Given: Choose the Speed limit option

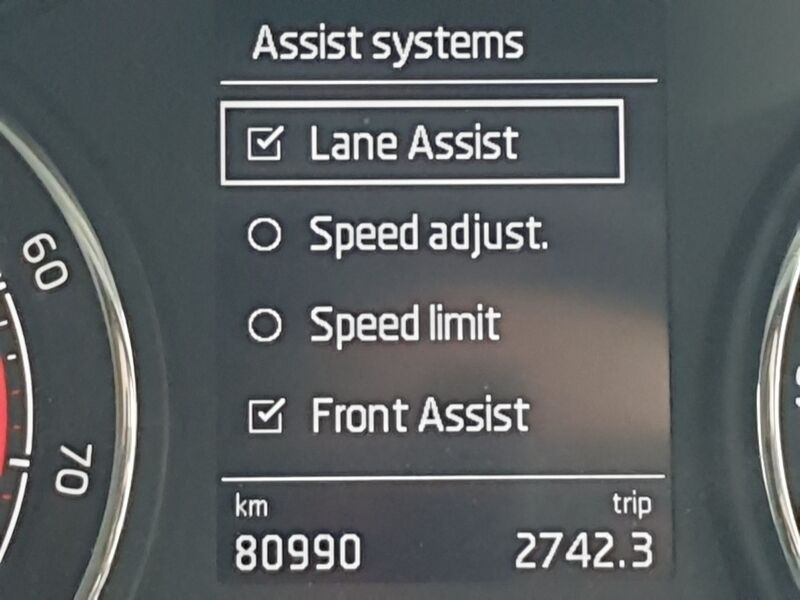Looking at the screenshot, I should click(x=264, y=326).
